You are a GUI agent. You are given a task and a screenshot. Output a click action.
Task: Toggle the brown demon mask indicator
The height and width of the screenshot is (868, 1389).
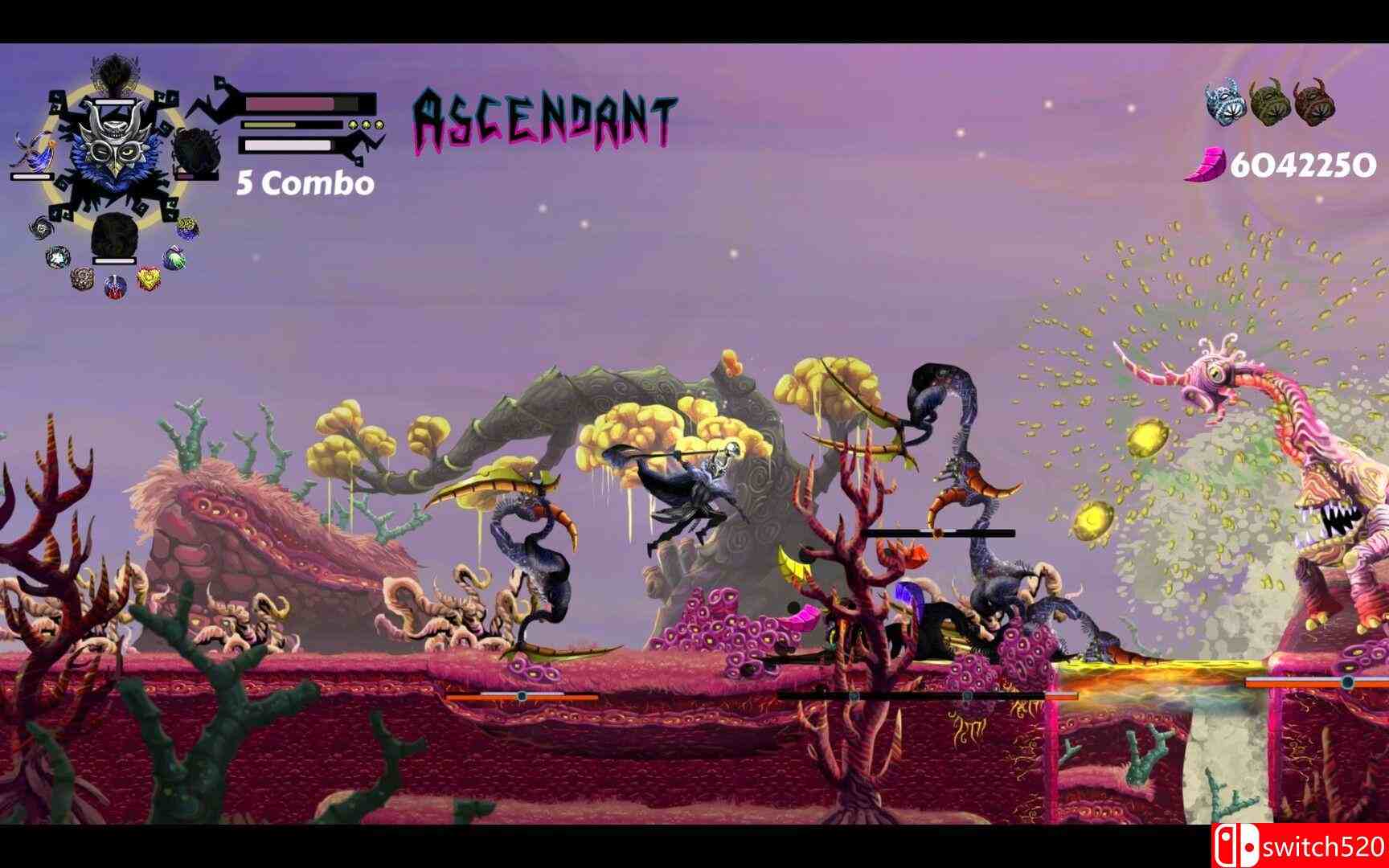tap(1314, 101)
